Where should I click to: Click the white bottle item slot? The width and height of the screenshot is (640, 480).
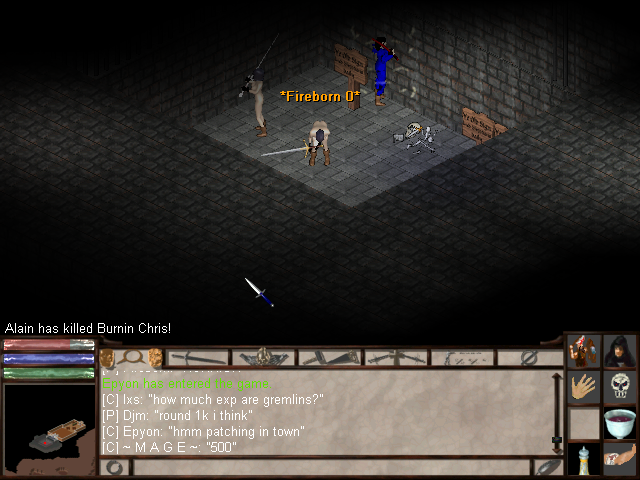[584, 459]
